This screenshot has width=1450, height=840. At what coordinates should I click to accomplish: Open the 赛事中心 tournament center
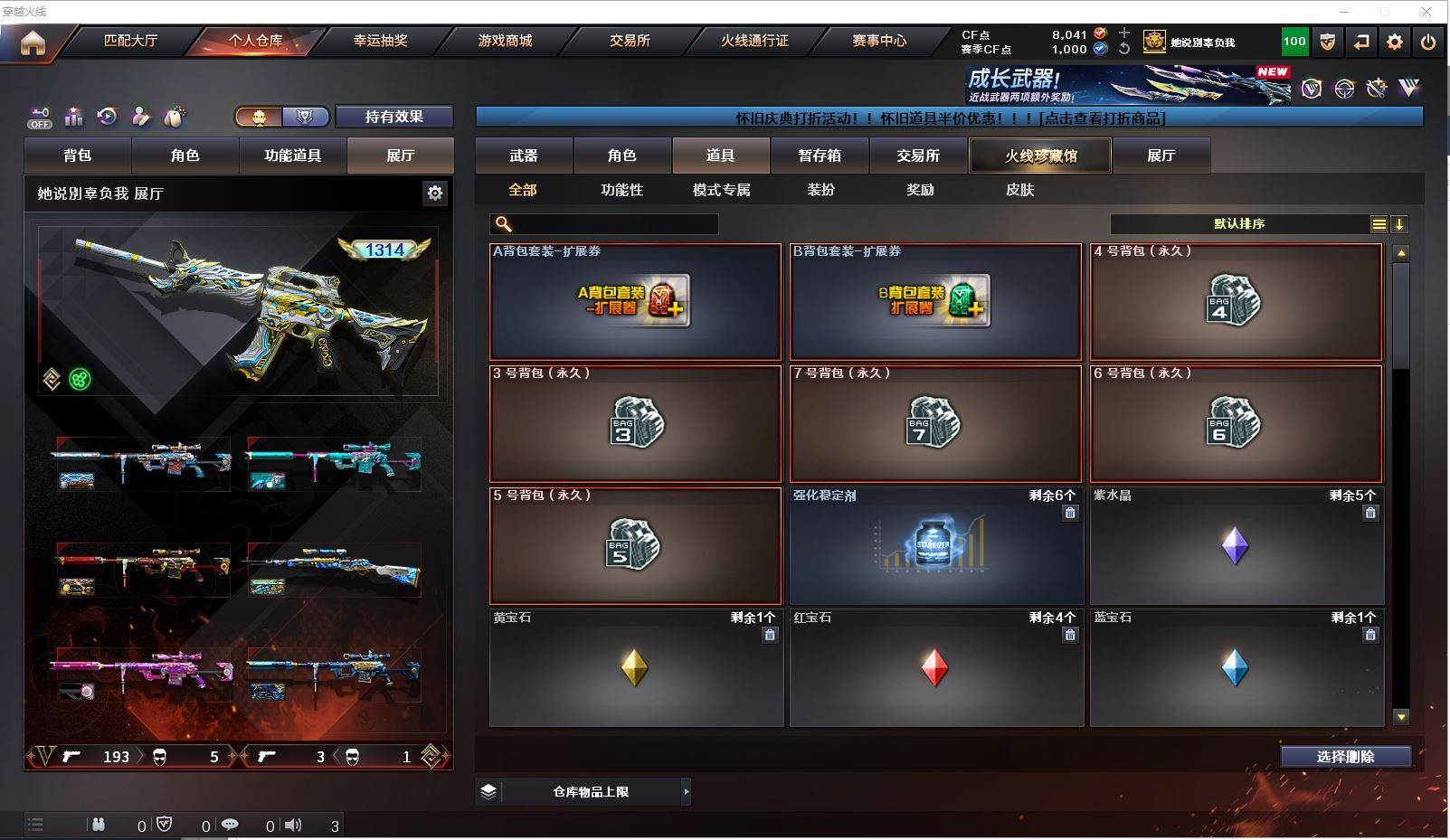point(878,41)
